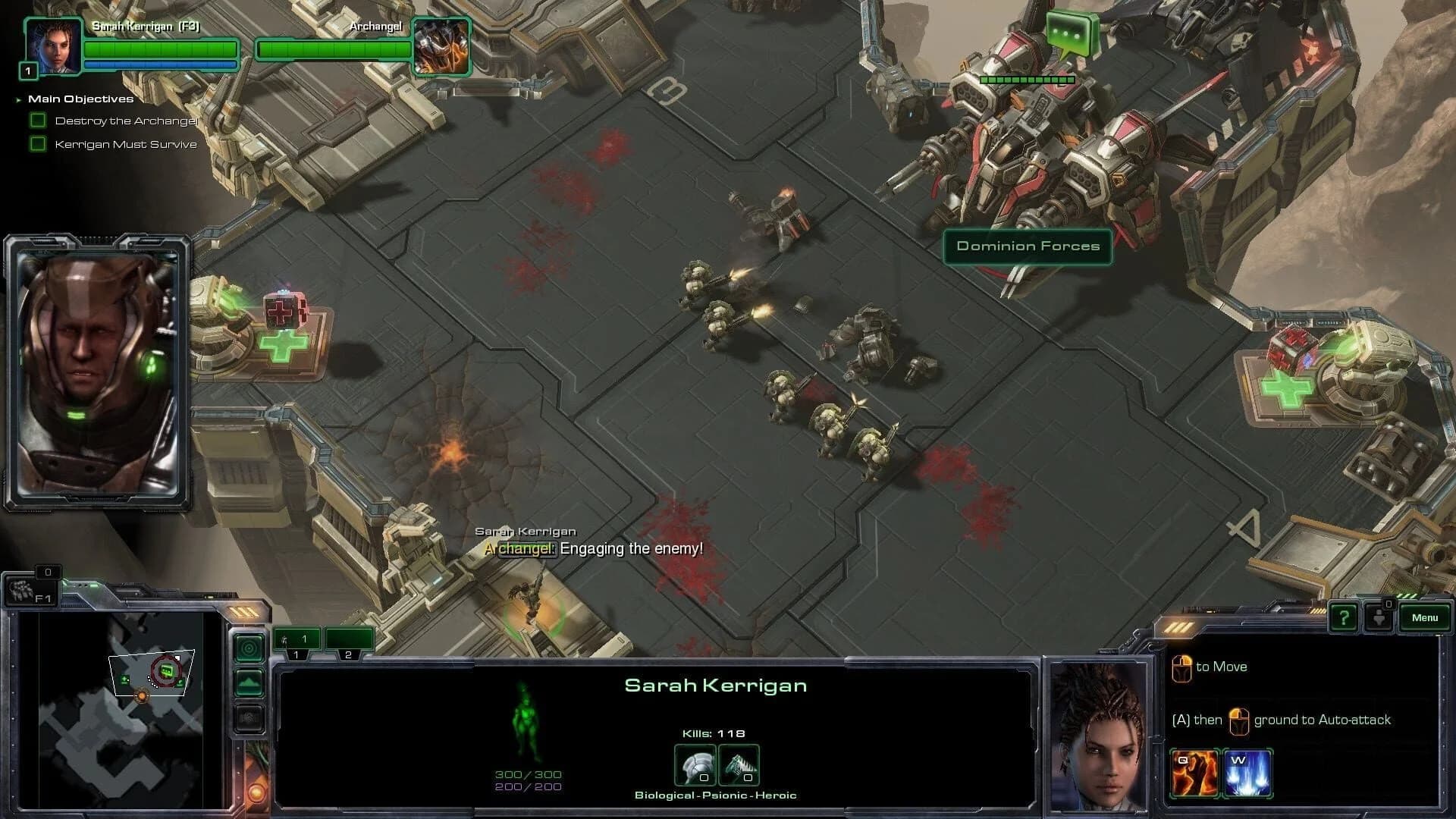Image resolution: width=1456 pixels, height=819 pixels.
Task: Check the Kerrigan Must Survive objective box
Action: [39, 143]
